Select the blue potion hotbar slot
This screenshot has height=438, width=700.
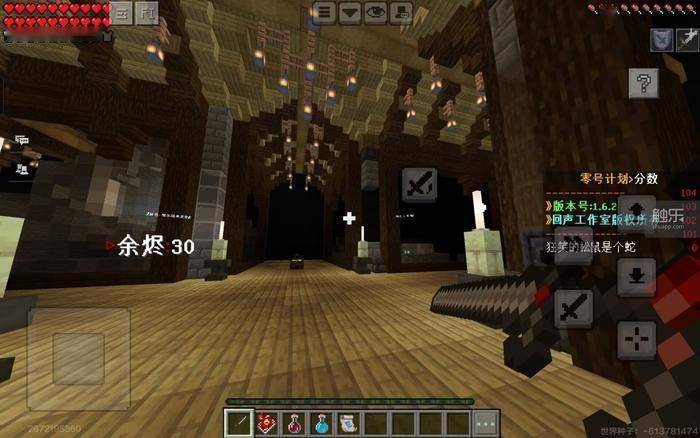pos(322,422)
